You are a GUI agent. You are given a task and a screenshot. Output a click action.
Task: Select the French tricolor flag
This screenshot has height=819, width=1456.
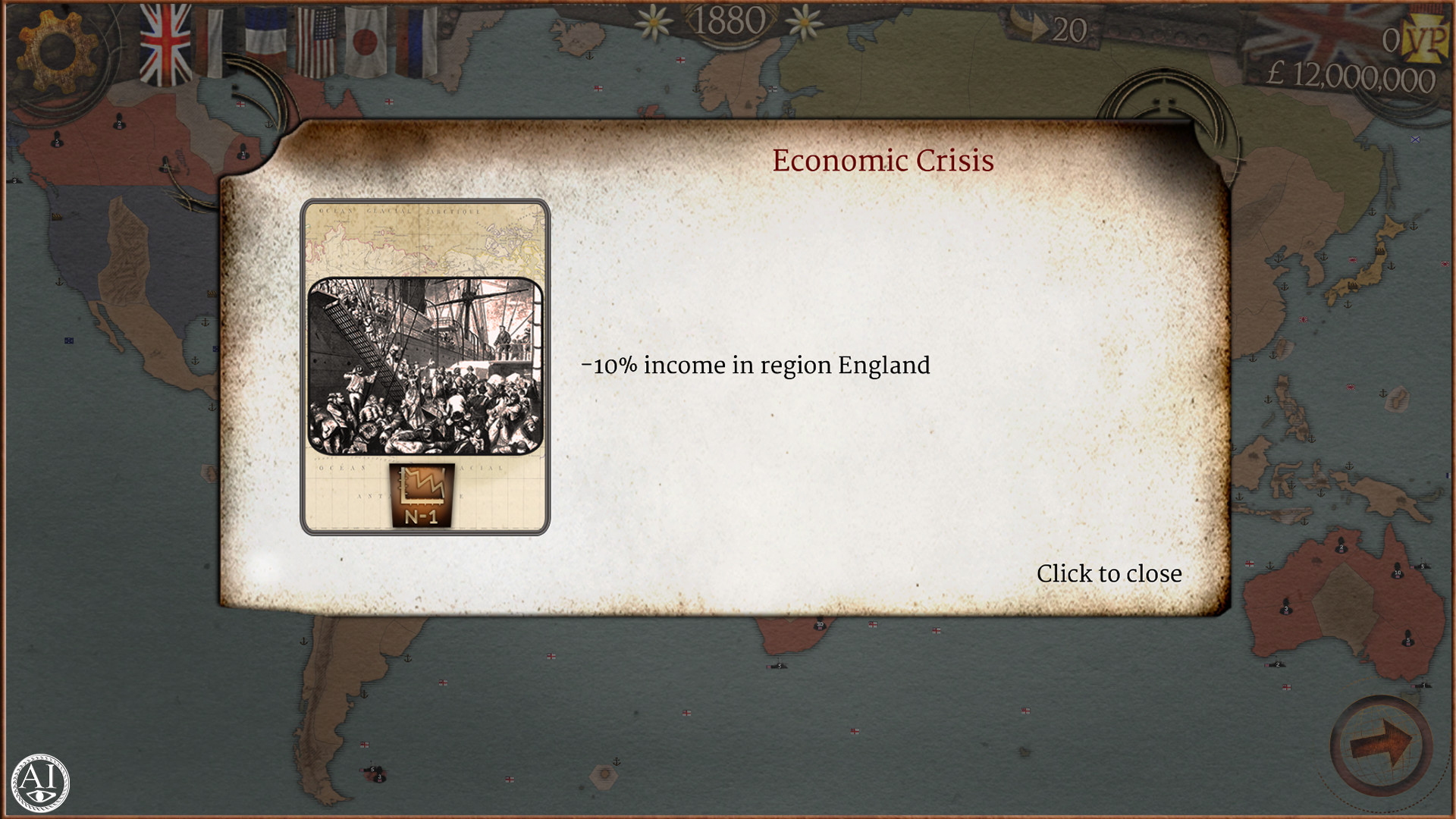coord(265,38)
